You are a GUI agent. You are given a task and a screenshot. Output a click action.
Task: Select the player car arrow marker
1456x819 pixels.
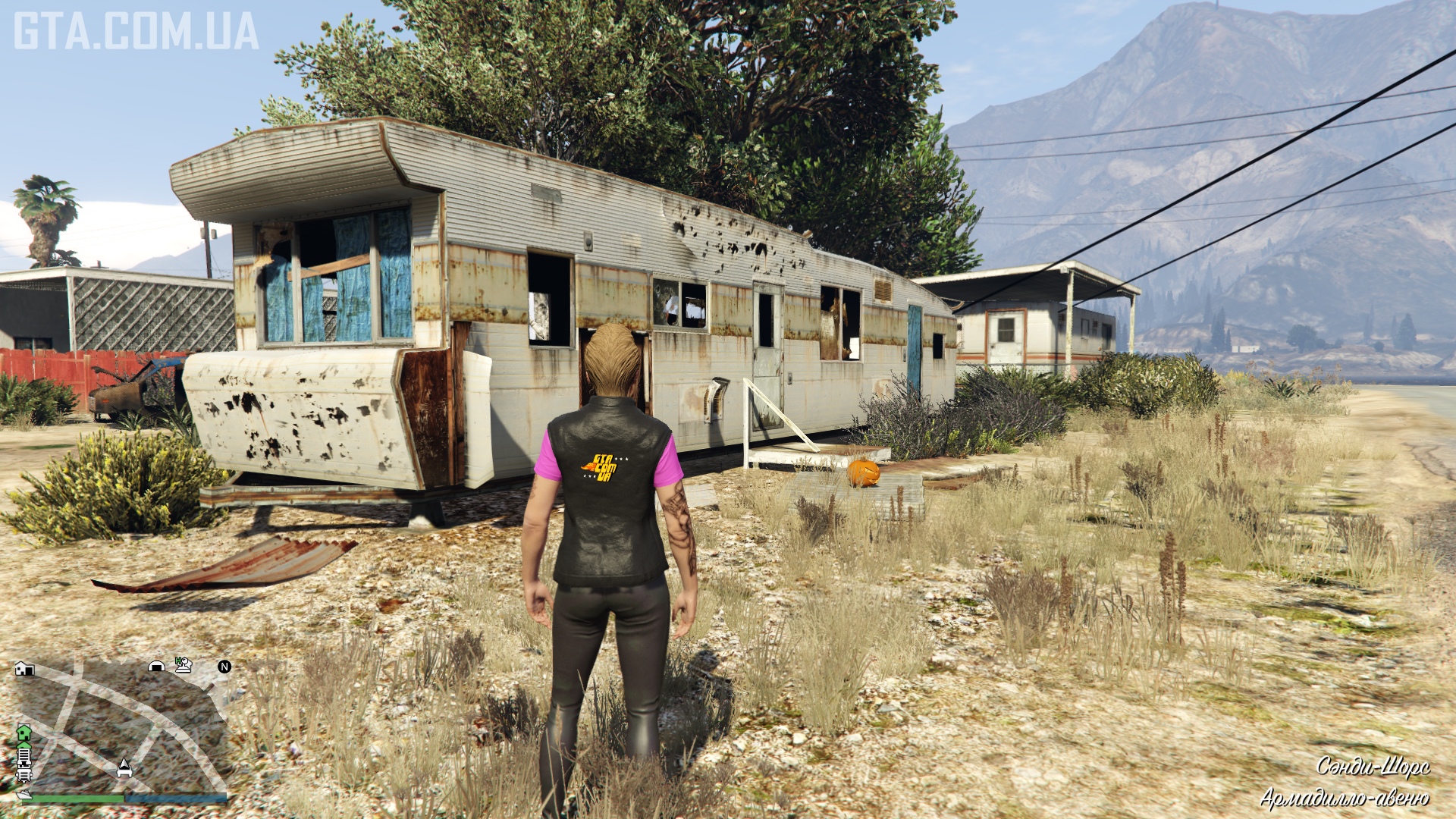pyautogui.click(x=124, y=767)
